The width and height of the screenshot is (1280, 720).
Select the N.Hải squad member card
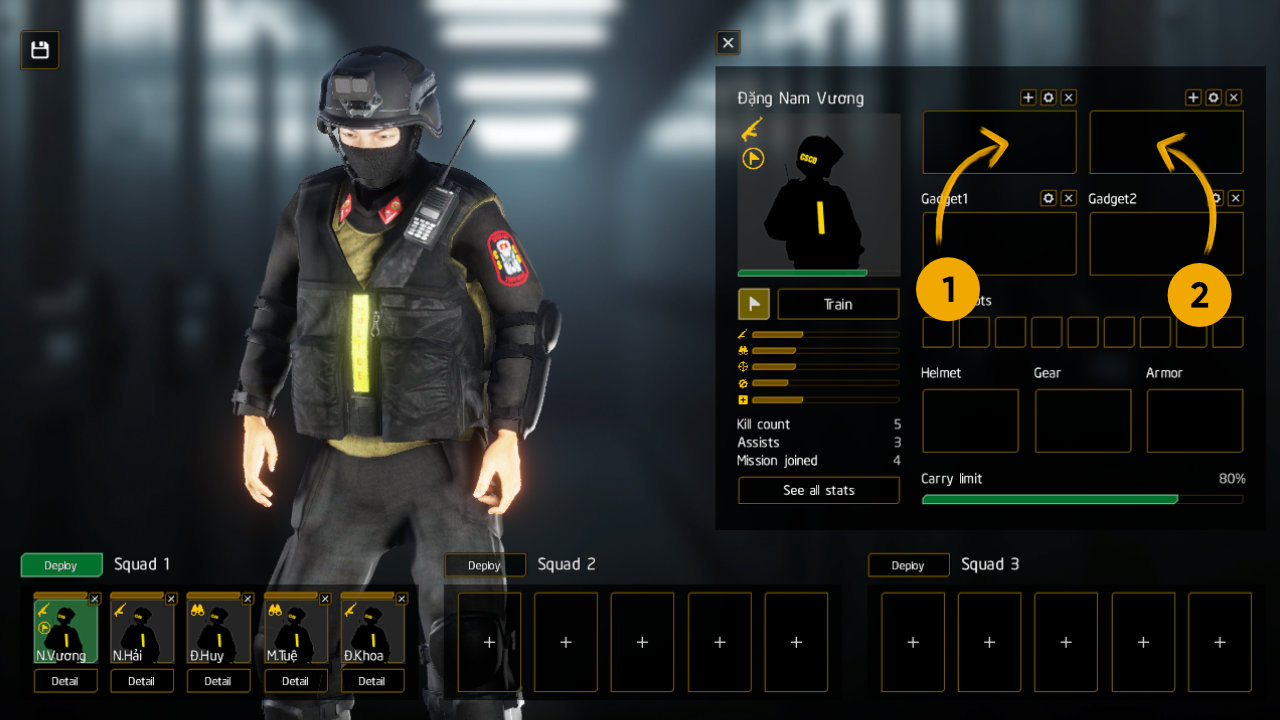coord(142,632)
